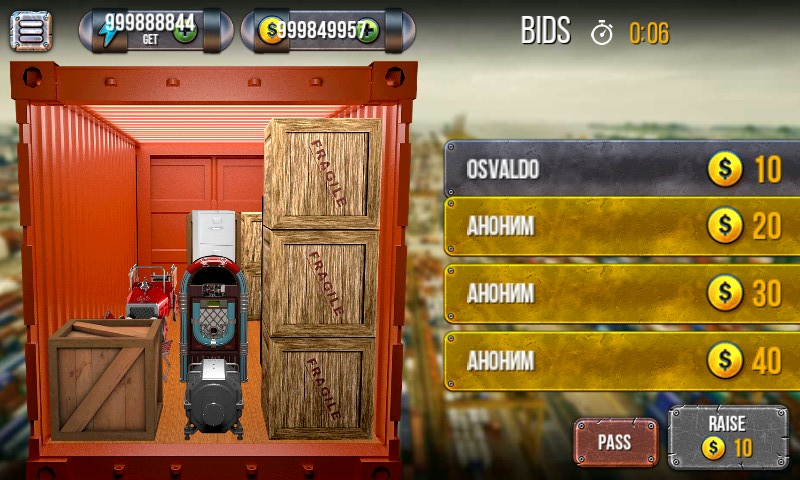The height and width of the screenshot is (480, 800).
Task: Get more energy with the plus button
Action: pyautogui.click(x=185, y=31)
